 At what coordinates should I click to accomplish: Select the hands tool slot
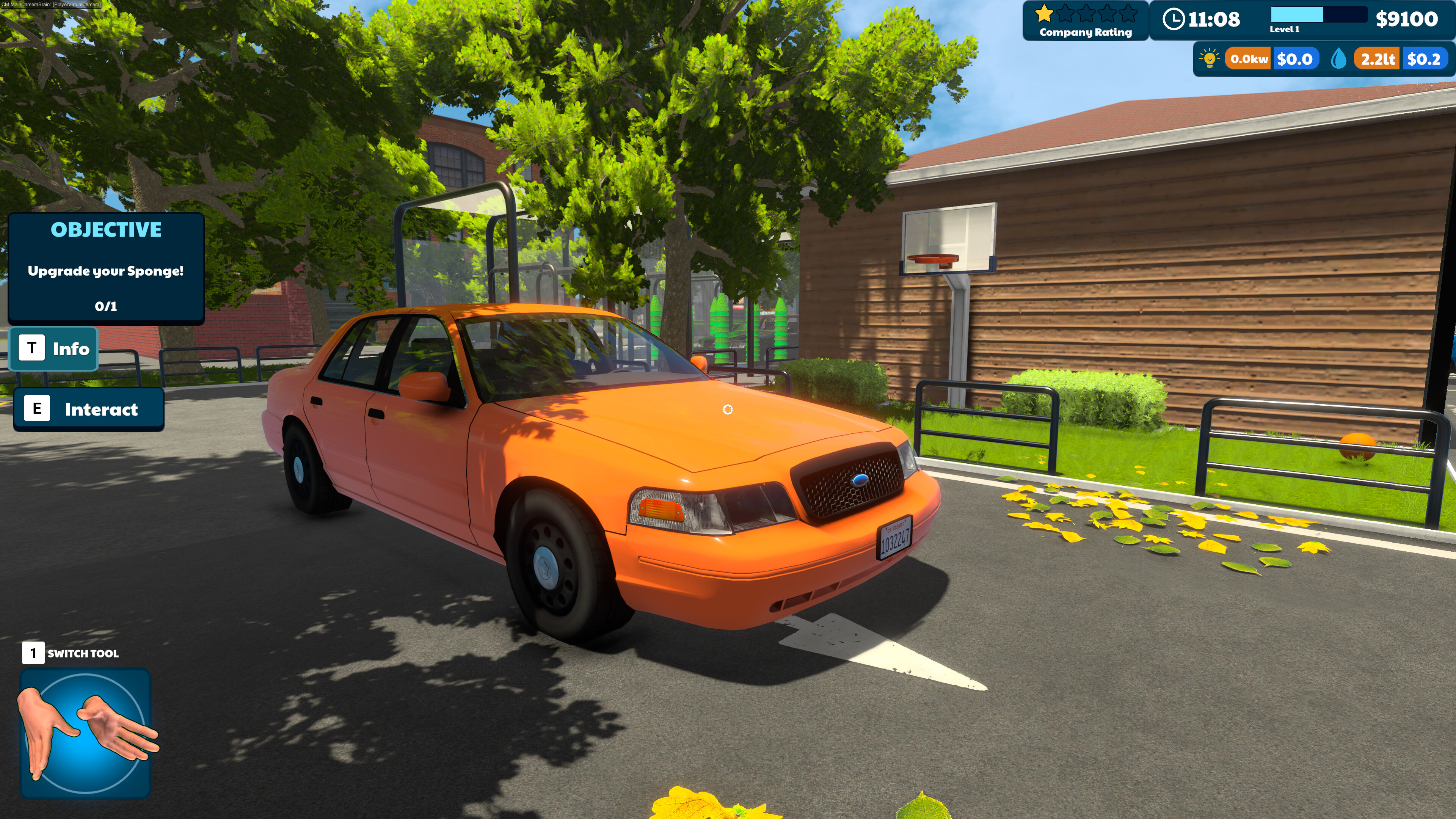pyautogui.click(x=86, y=733)
